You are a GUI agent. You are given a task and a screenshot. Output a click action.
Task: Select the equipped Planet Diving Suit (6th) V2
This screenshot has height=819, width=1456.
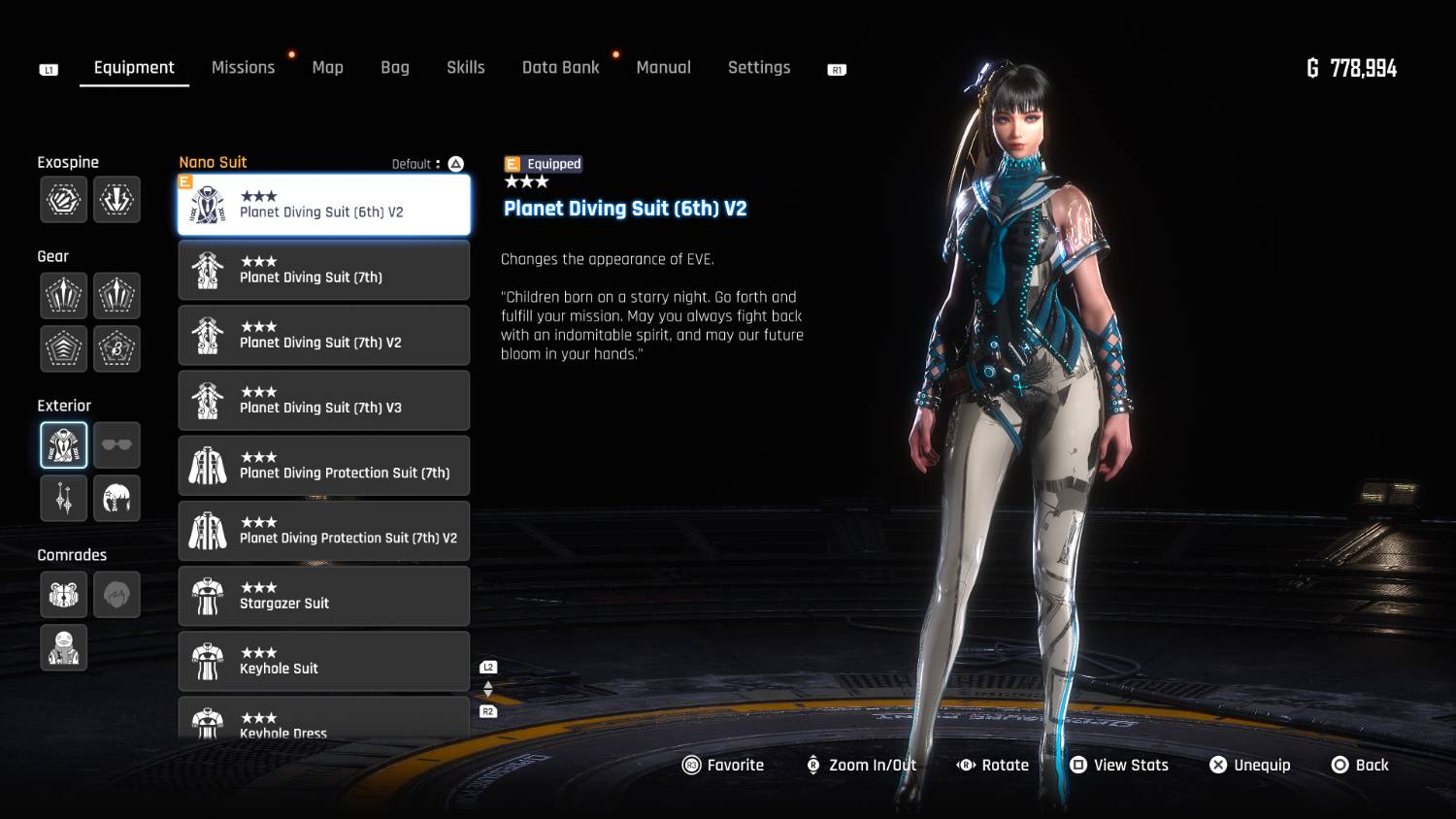[323, 205]
